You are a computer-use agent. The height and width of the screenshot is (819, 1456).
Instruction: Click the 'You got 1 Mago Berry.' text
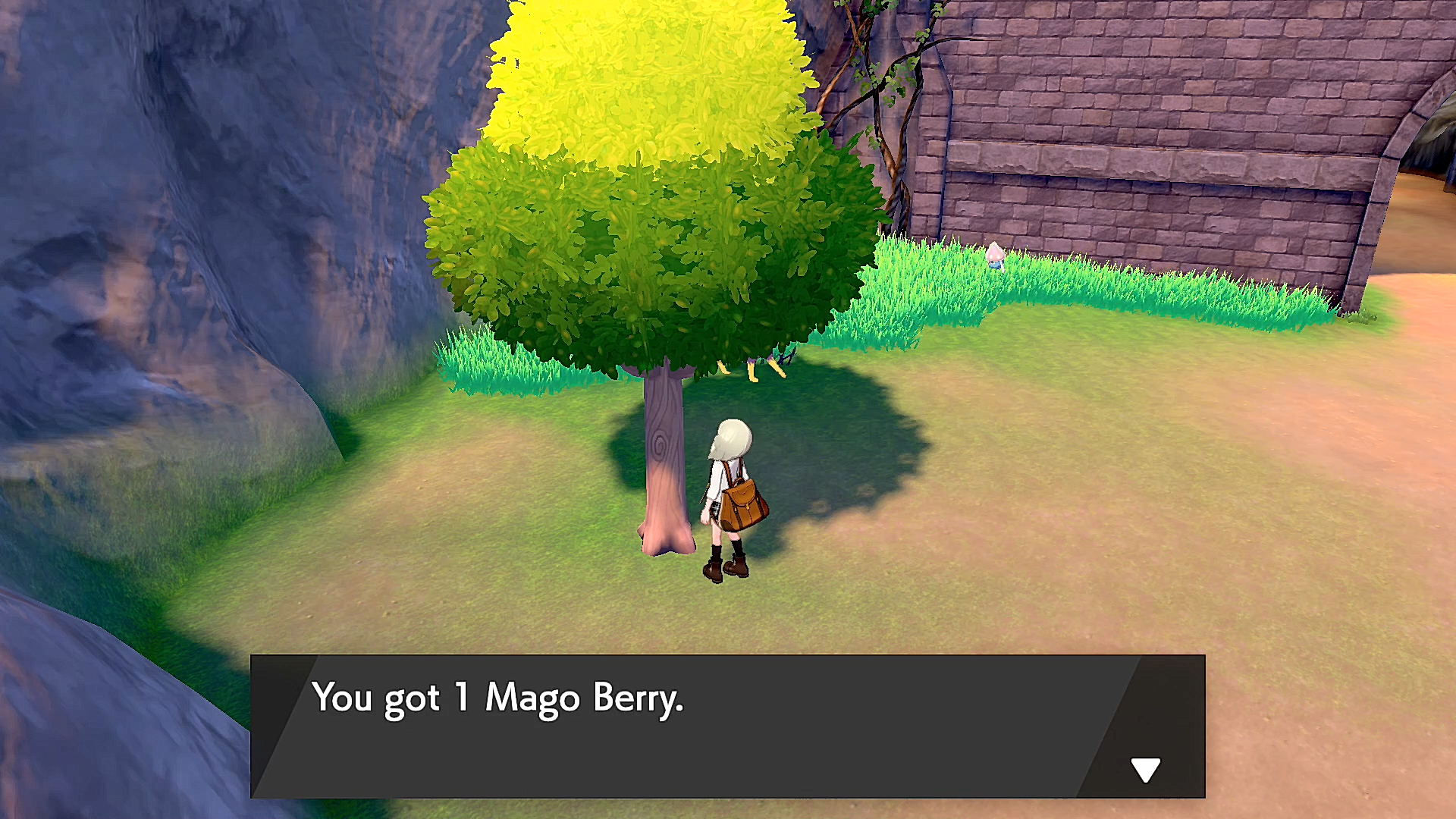tap(500, 698)
